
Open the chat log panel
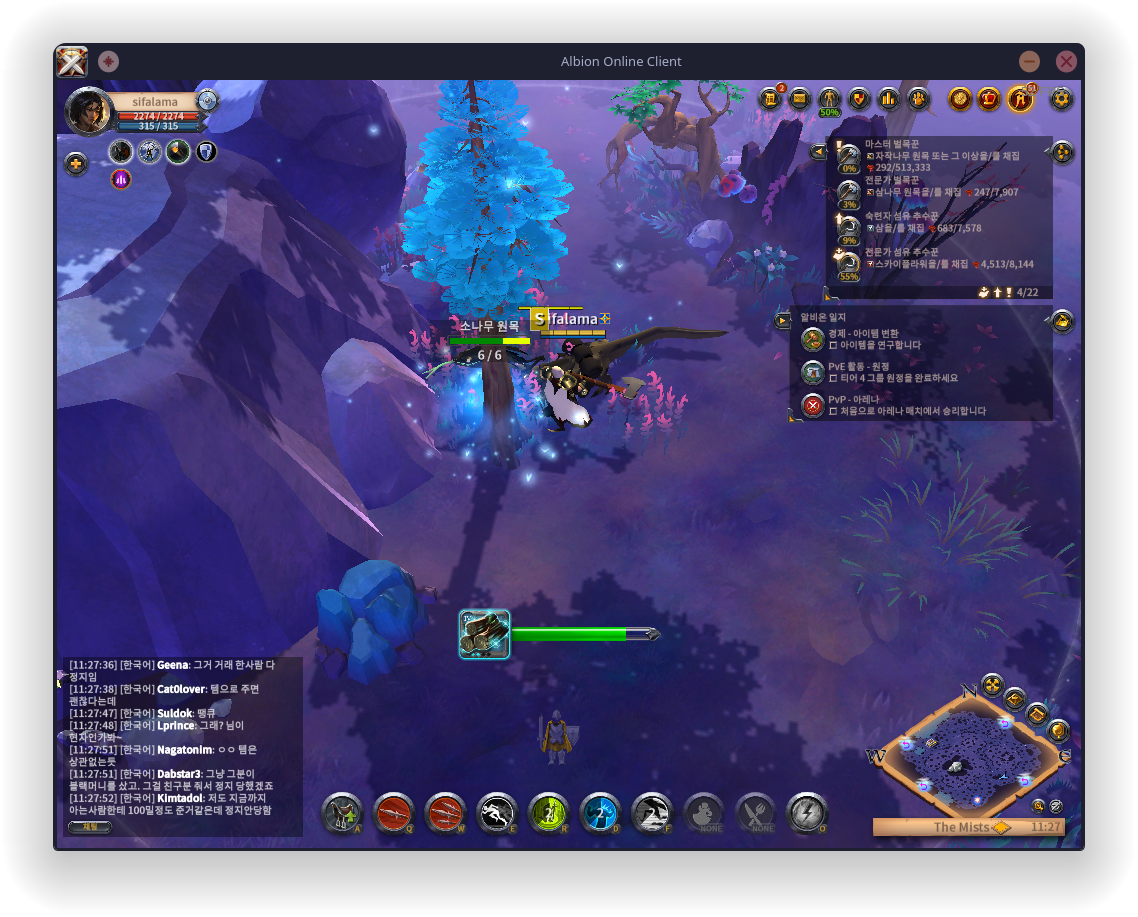point(180,740)
